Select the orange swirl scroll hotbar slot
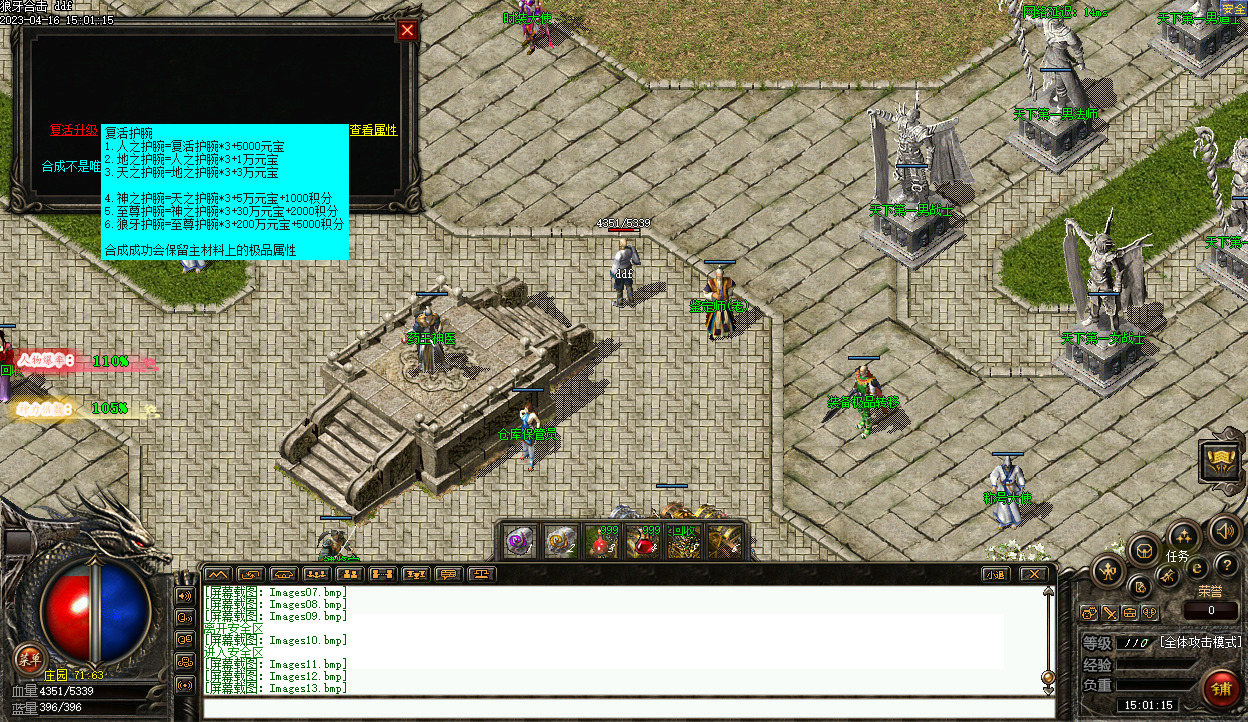 559,541
